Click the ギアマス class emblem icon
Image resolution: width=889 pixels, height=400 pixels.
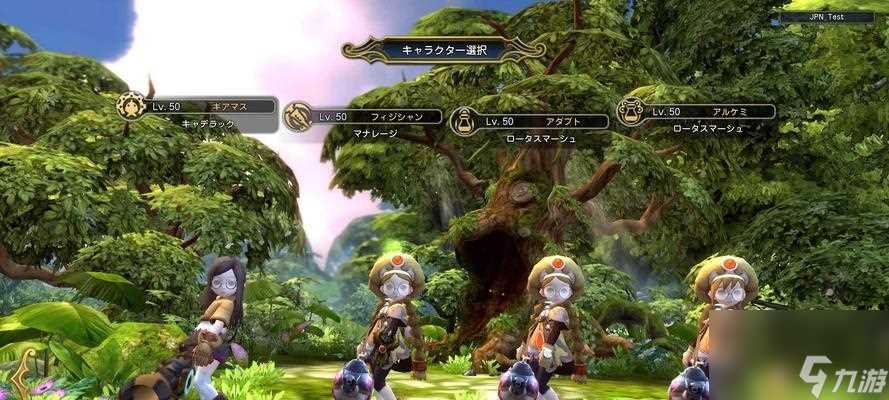131,105
